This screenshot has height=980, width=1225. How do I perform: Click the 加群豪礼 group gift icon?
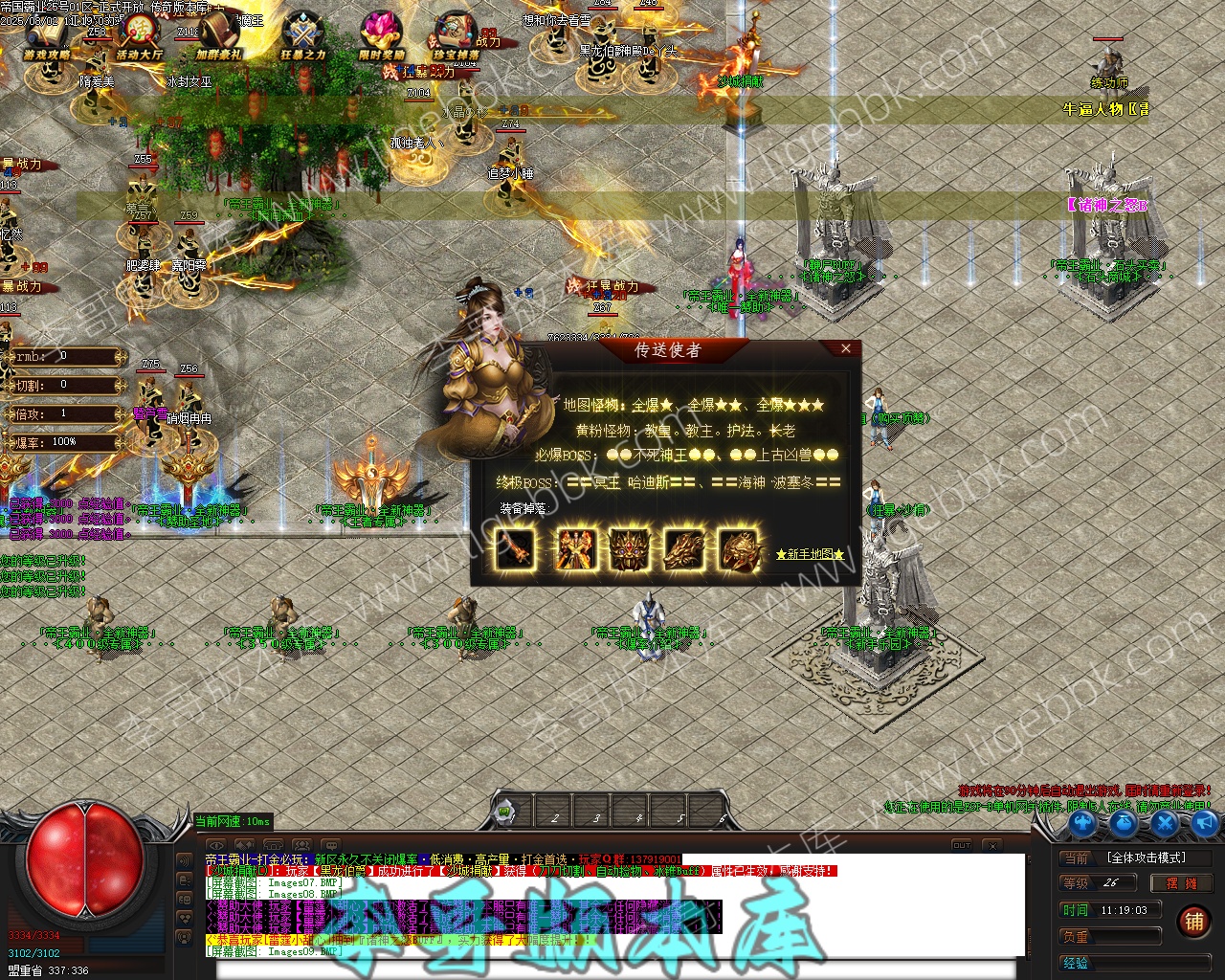click(x=219, y=38)
